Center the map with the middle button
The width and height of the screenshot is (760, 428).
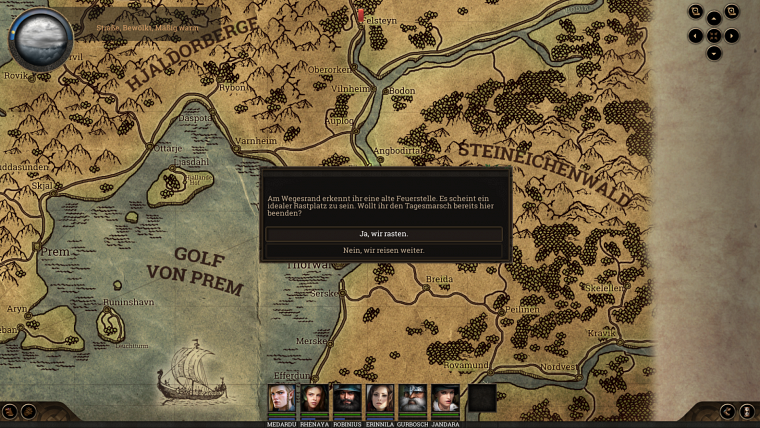[x=714, y=36]
